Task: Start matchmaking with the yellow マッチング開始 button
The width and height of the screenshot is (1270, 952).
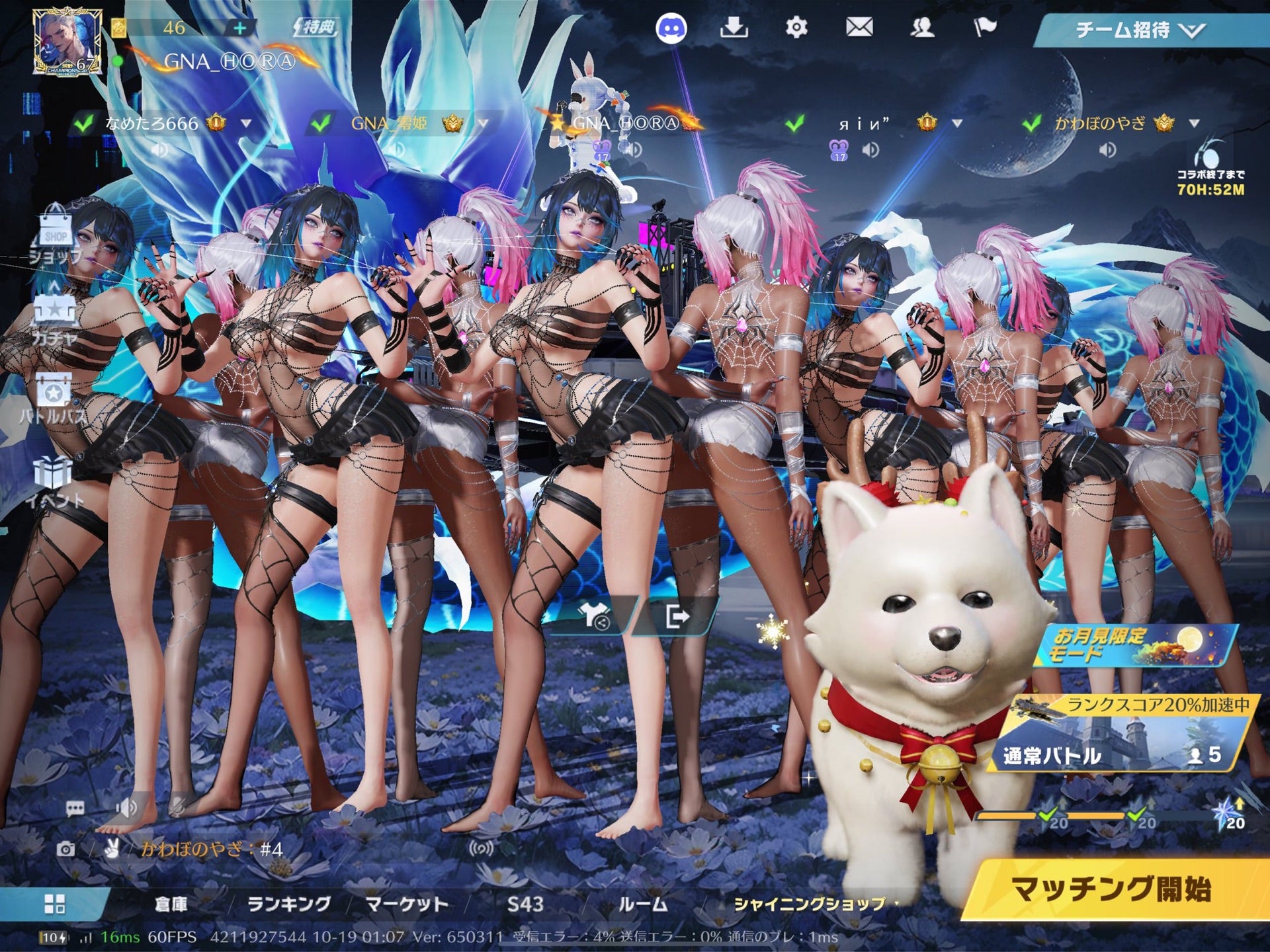Action: click(x=1111, y=889)
